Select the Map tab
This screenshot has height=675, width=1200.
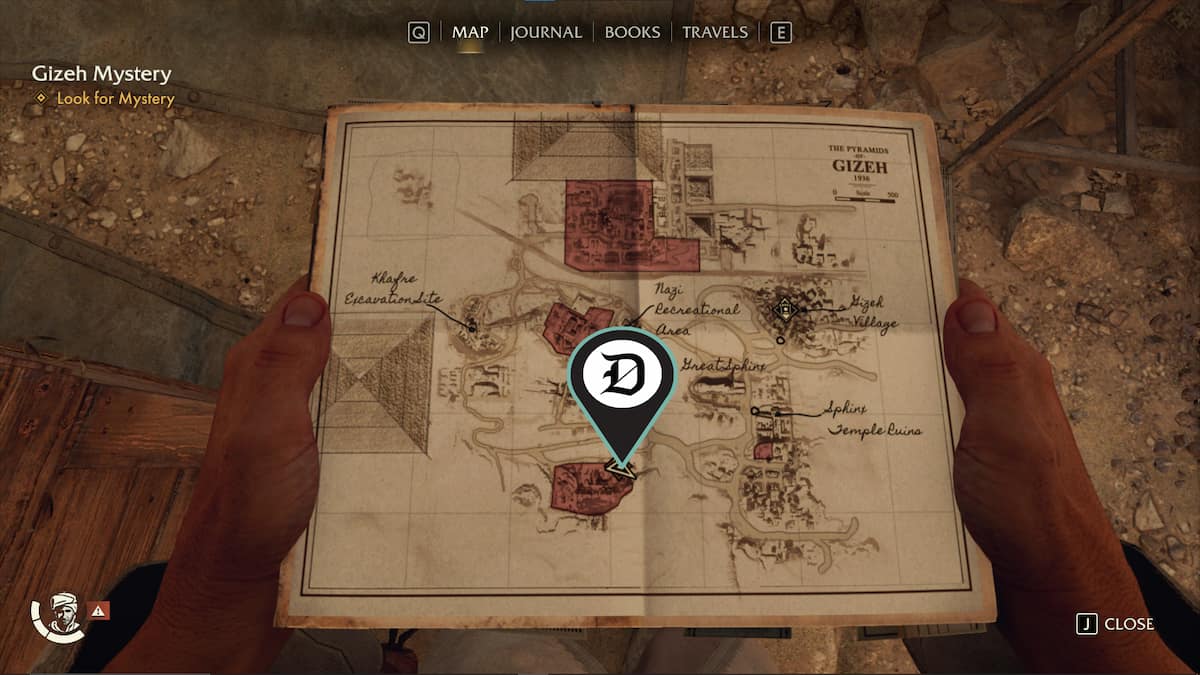click(469, 32)
